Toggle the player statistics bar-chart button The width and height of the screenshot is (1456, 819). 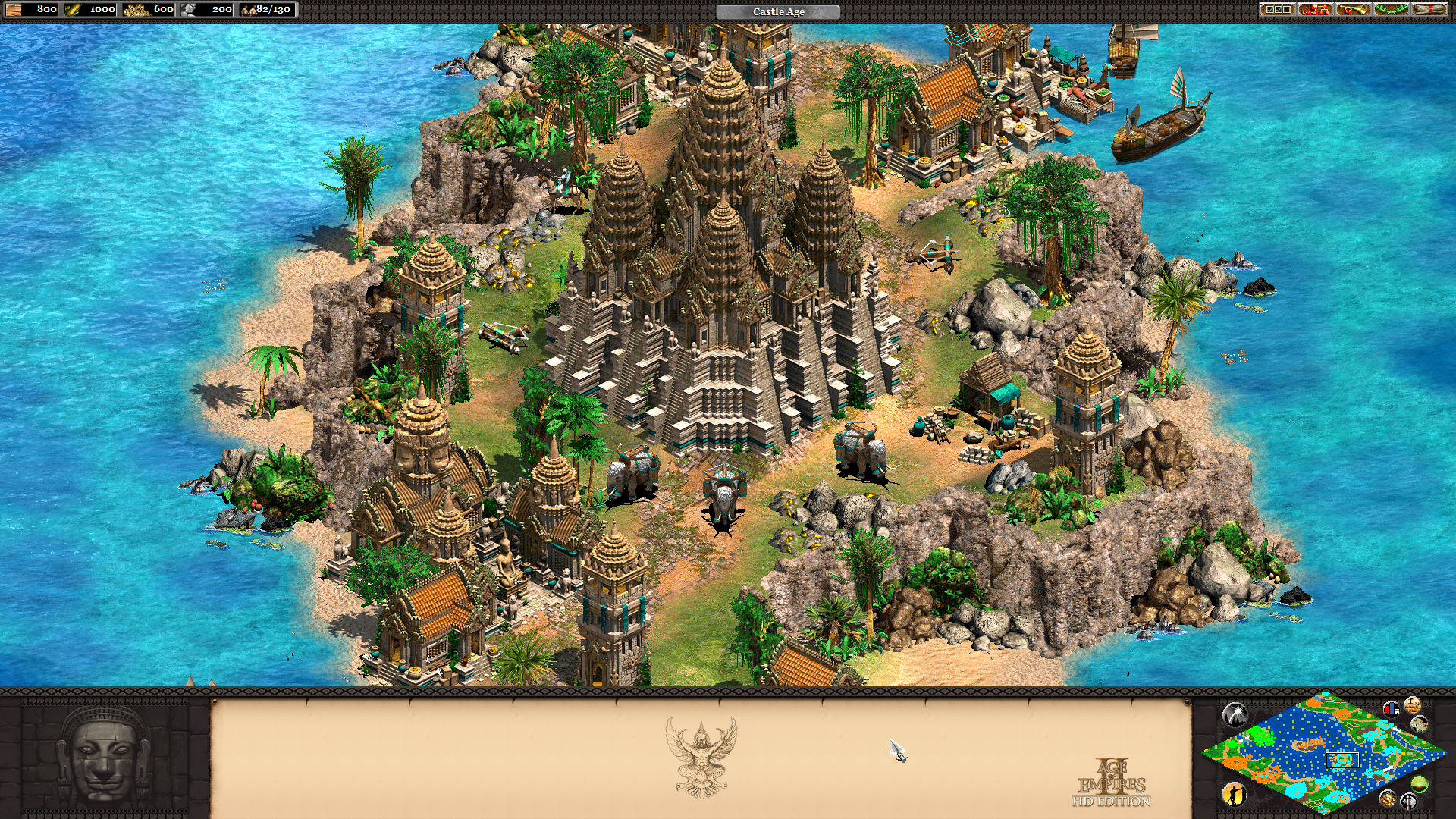coord(1391,710)
